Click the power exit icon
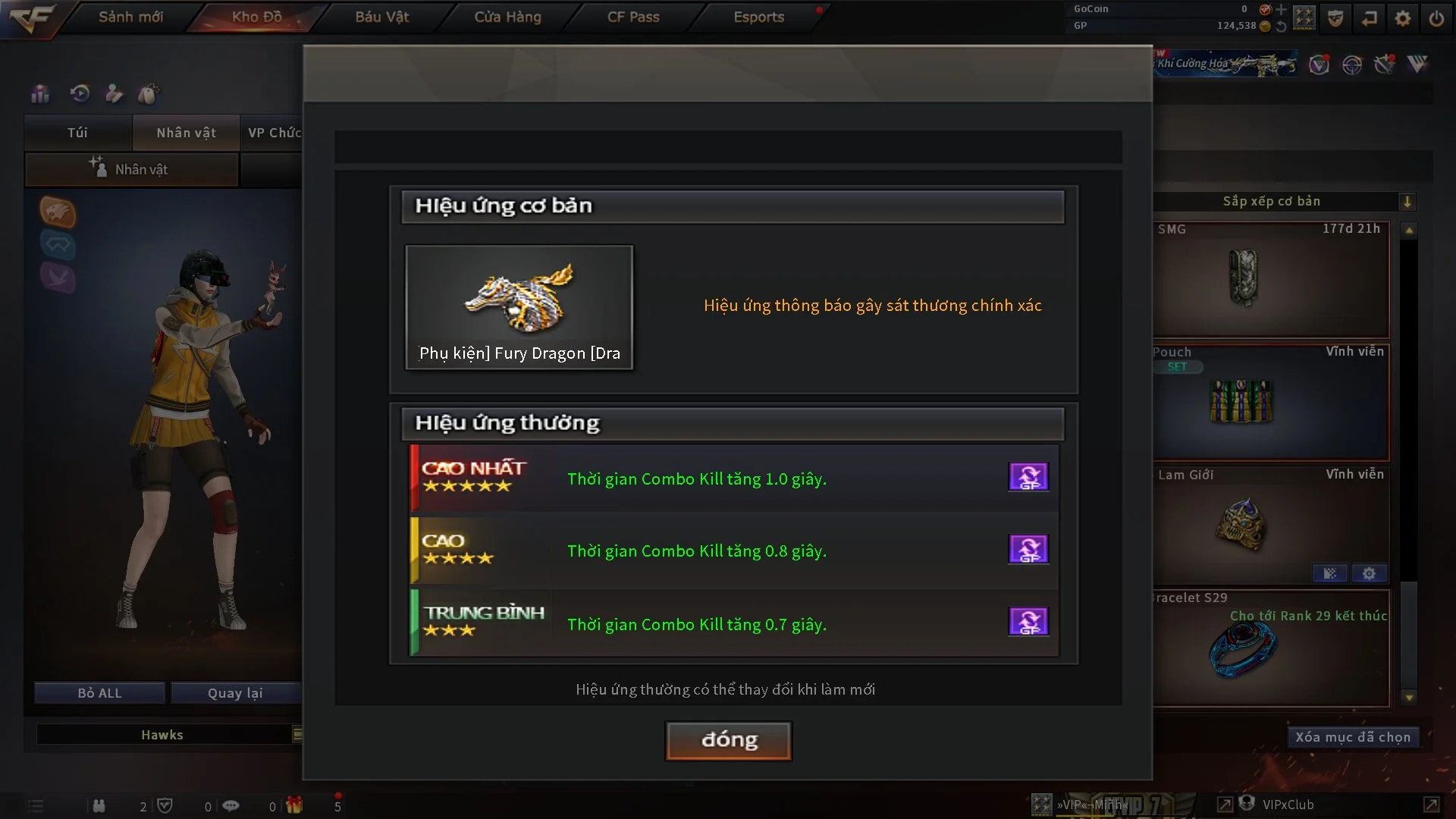Image resolution: width=1456 pixels, height=819 pixels. click(1436, 18)
